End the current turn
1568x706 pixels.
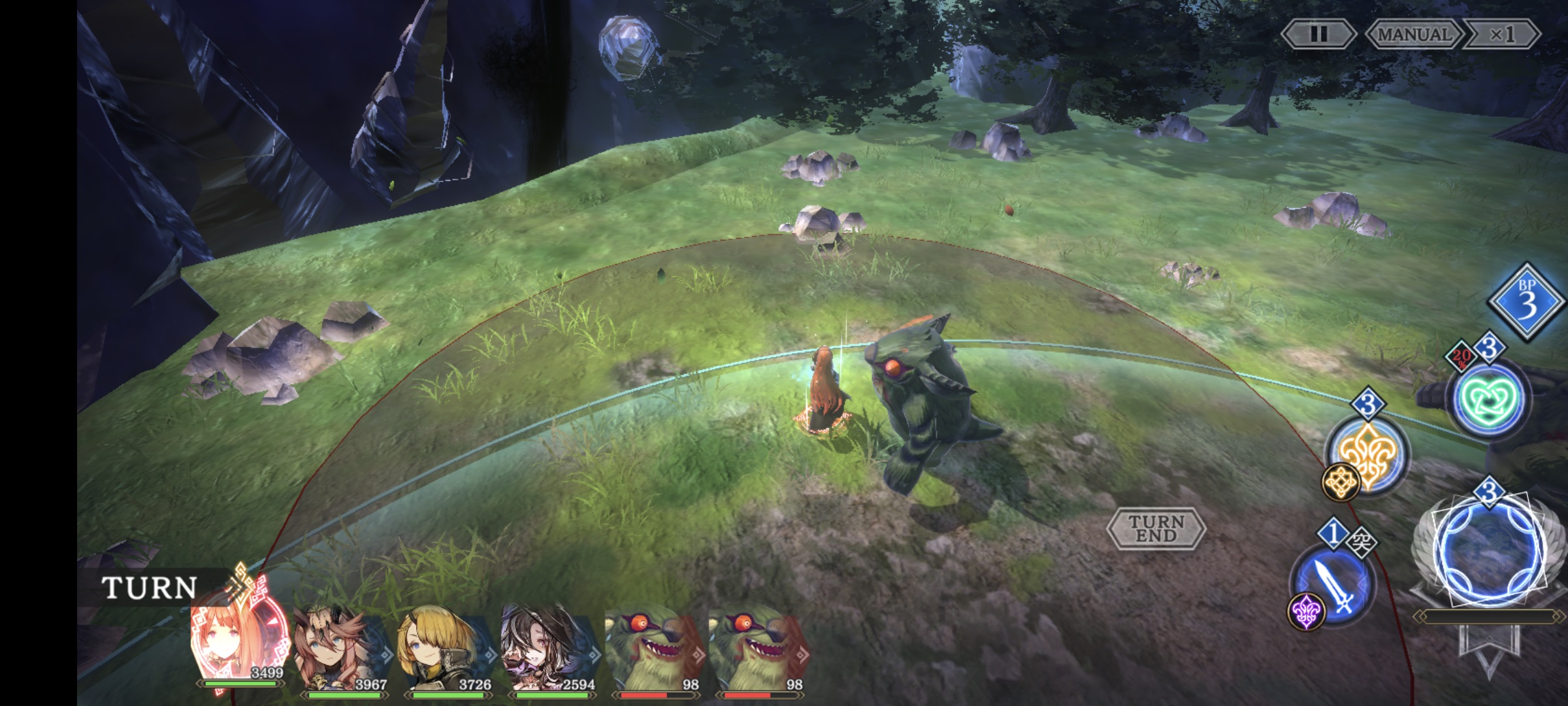pyautogui.click(x=1156, y=528)
